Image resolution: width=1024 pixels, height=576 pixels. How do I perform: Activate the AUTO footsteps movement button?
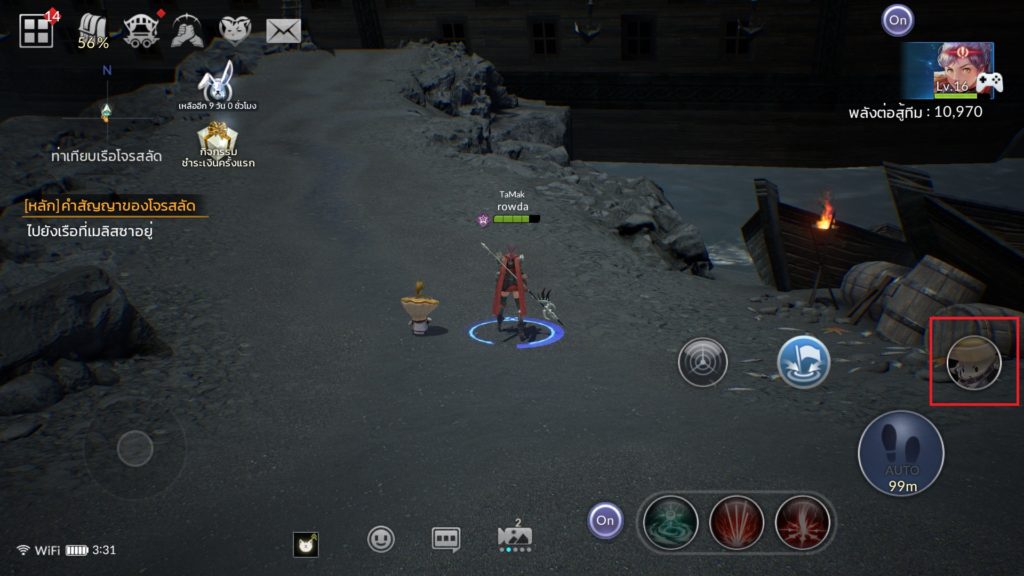point(901,452)
